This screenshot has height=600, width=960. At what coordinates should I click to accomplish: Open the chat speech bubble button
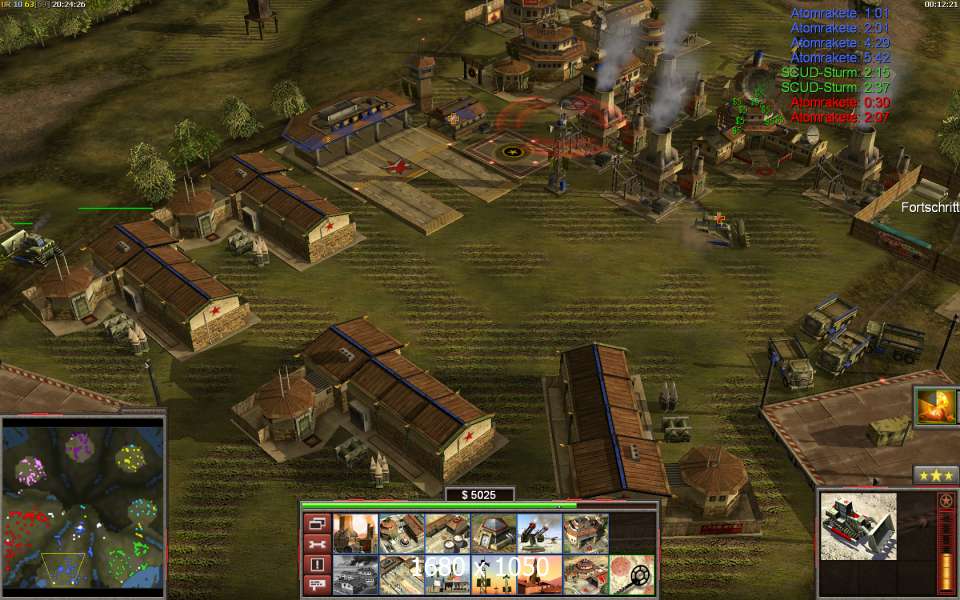click(x=316, y=585)
